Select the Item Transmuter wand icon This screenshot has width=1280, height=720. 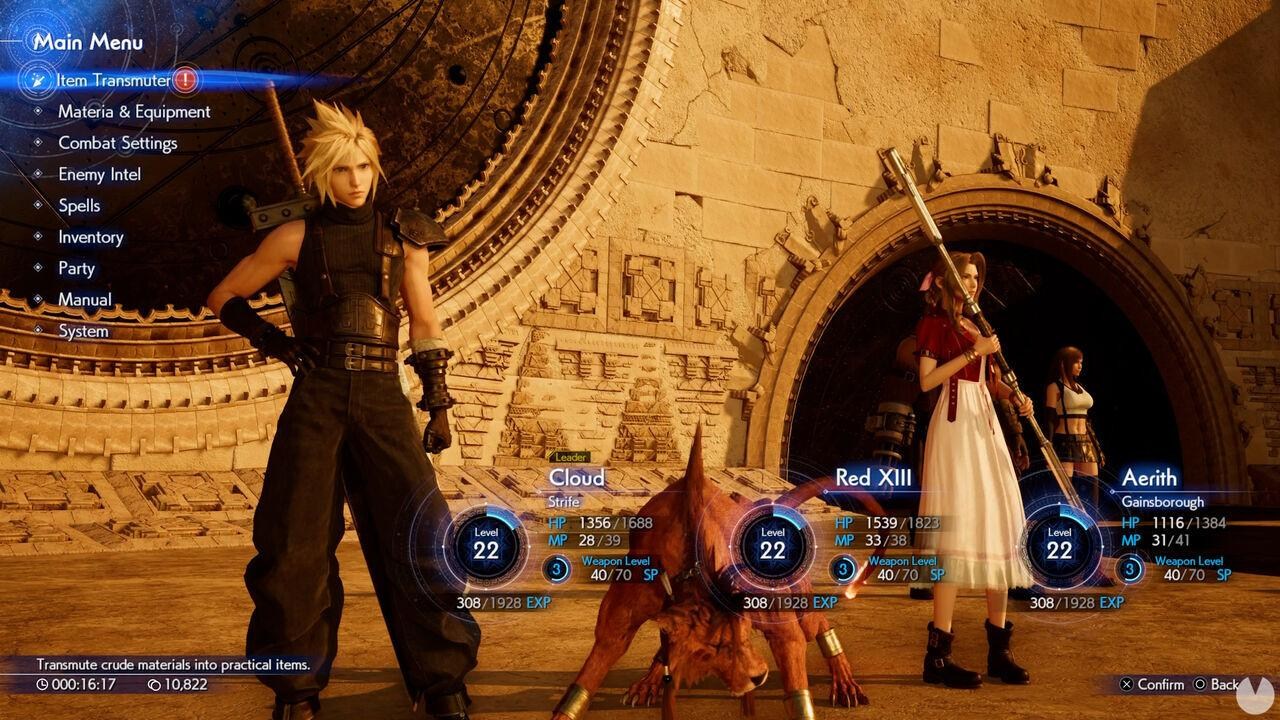click(40, 78)
